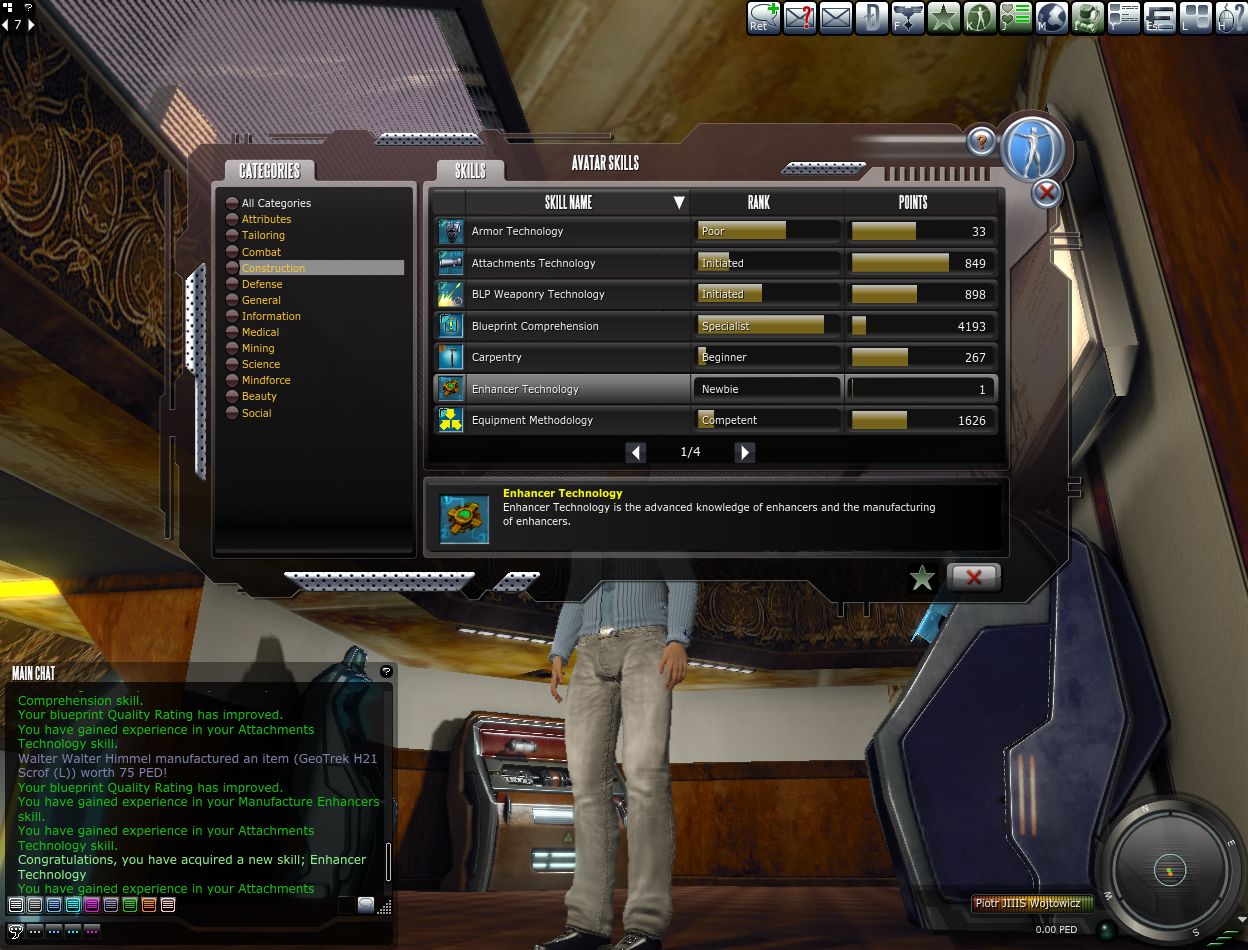Choose the Mining category
1248x950 pixels.
tap(257, 348)
